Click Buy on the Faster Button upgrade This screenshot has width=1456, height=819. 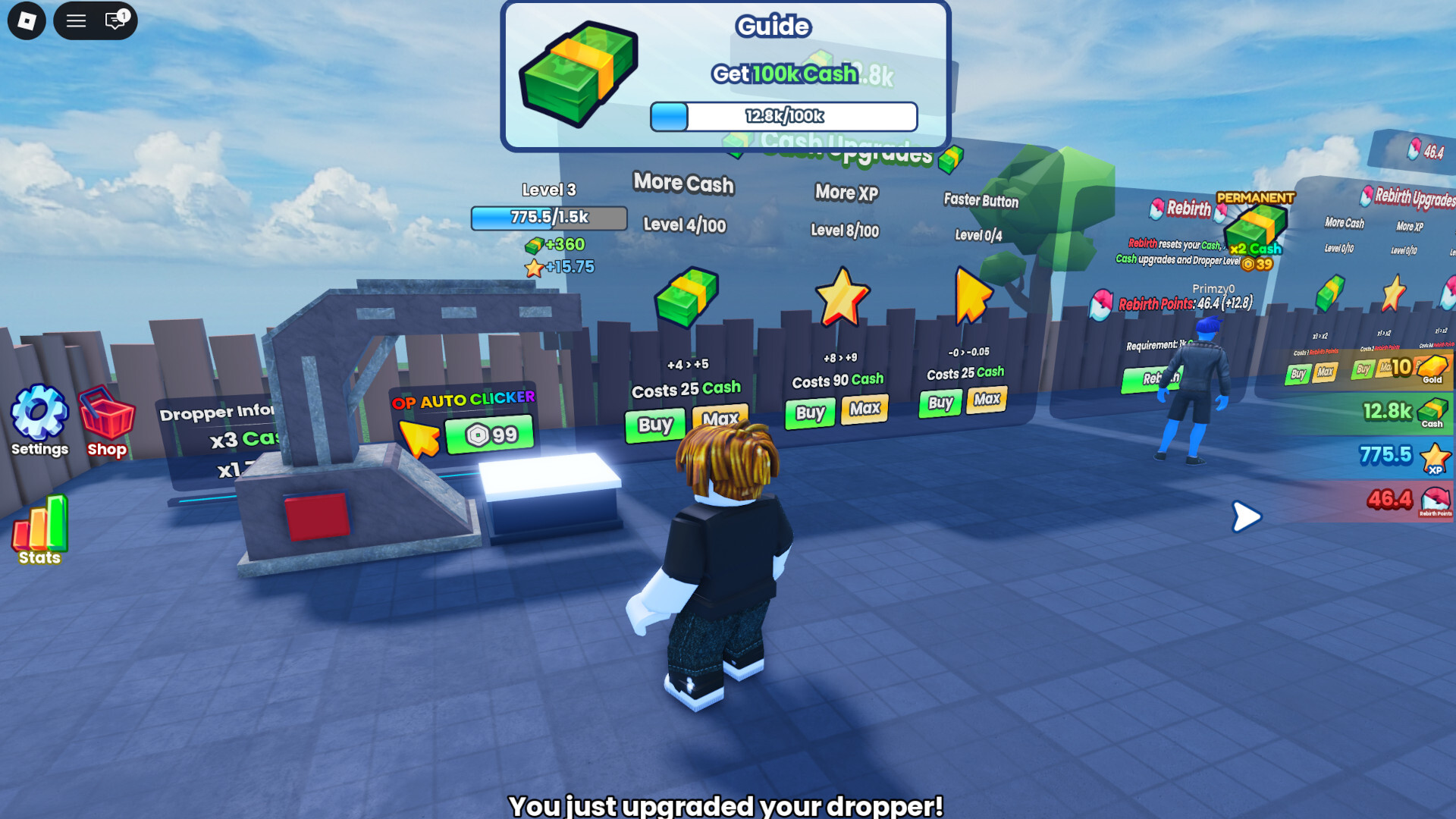(x=939, y=403)
